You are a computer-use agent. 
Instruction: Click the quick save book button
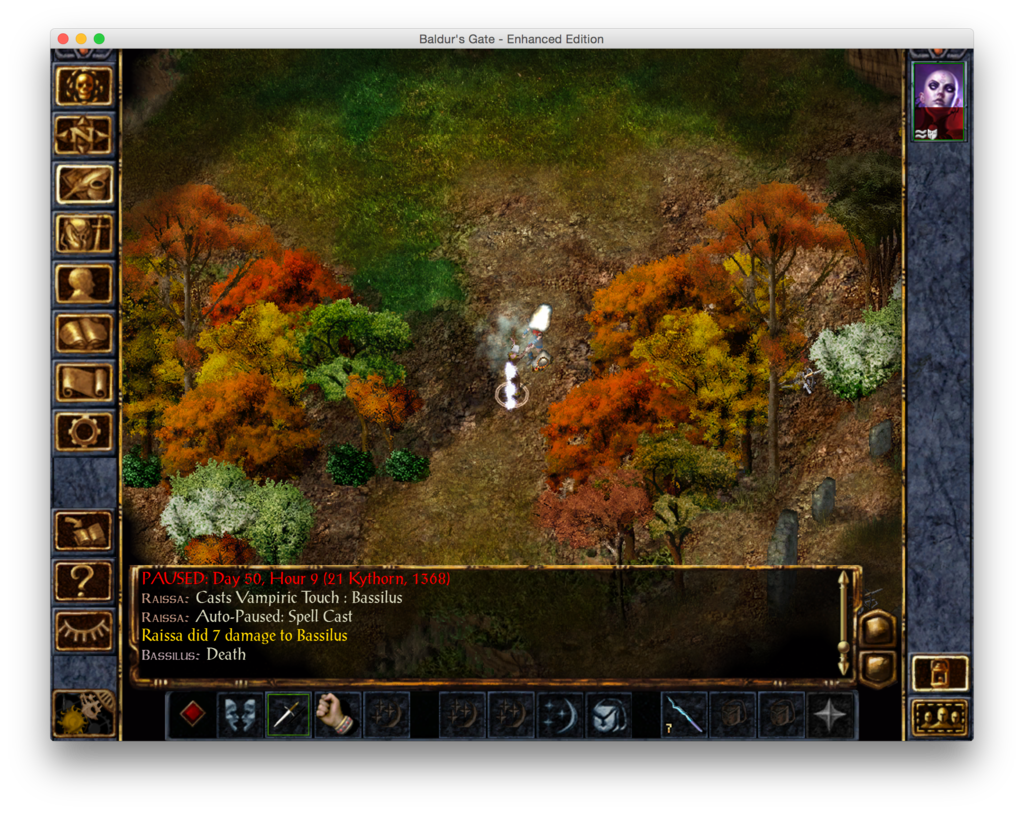coord(84,531)
